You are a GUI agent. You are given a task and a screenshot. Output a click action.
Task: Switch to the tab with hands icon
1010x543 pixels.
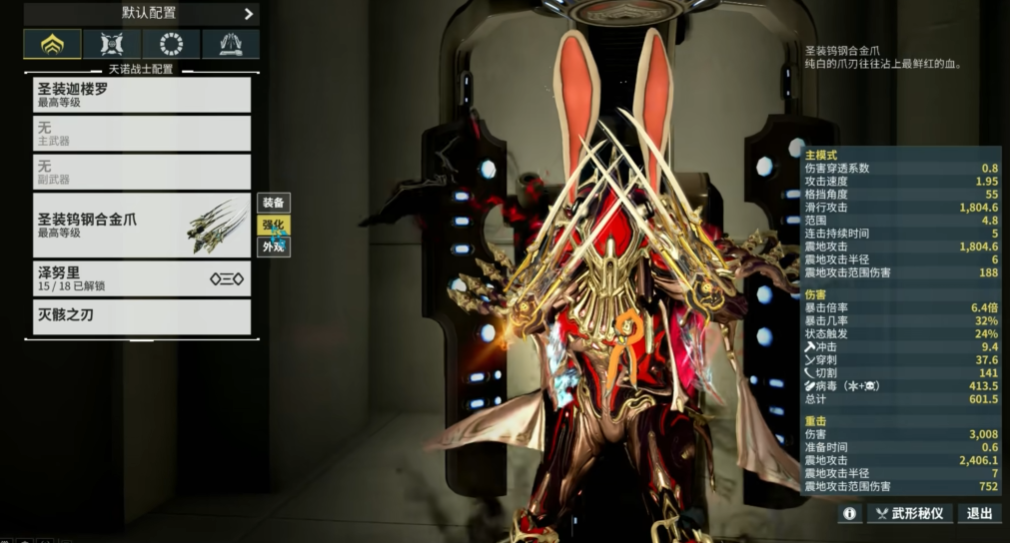tap(230, 44)
